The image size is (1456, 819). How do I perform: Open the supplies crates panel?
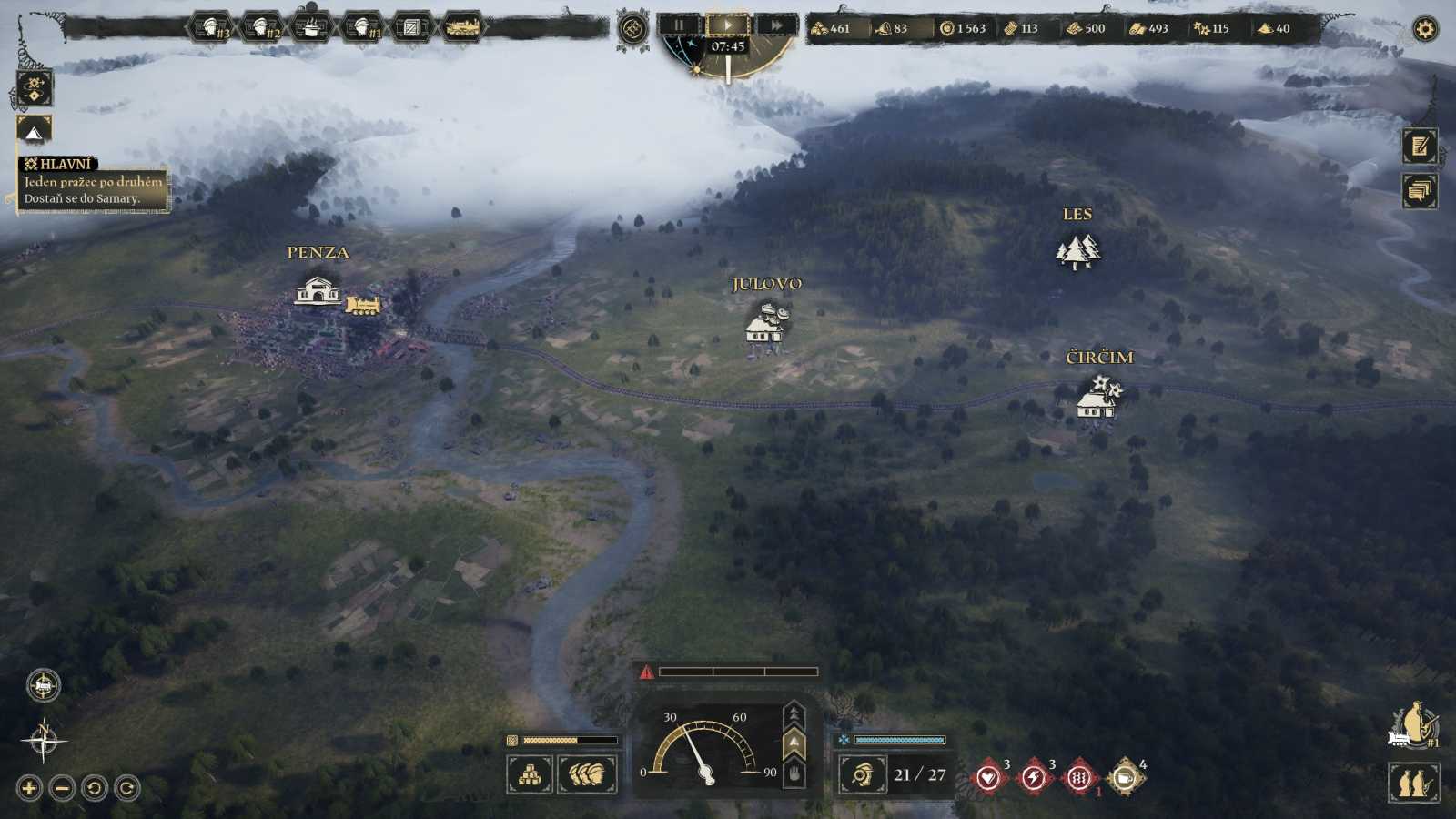point(530,775)
